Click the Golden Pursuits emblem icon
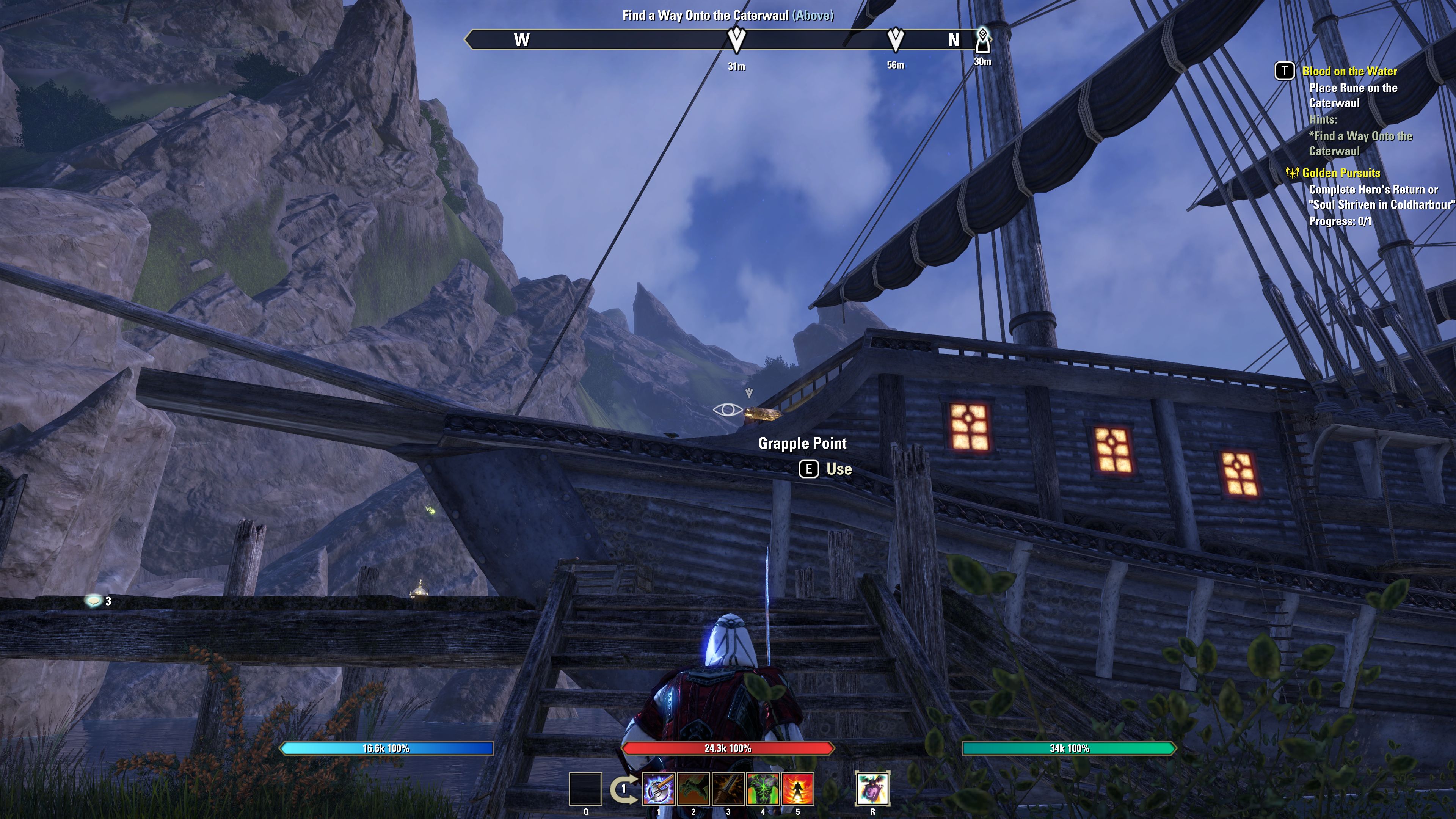Screen dimensions: 1456x819 pos(1292,173)
